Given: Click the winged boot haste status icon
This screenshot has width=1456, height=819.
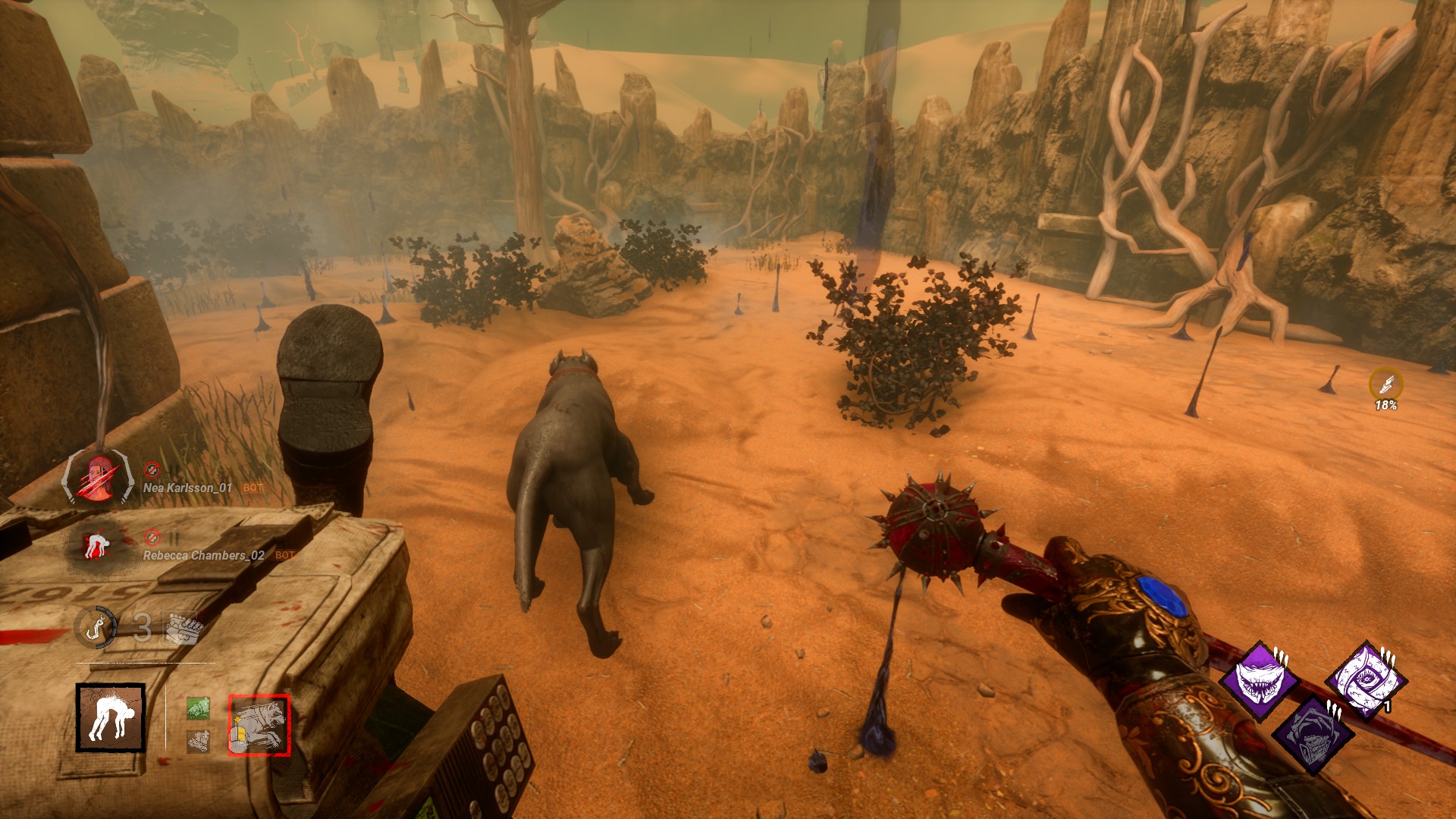Looking at the screenshot, I should 1385,384.
